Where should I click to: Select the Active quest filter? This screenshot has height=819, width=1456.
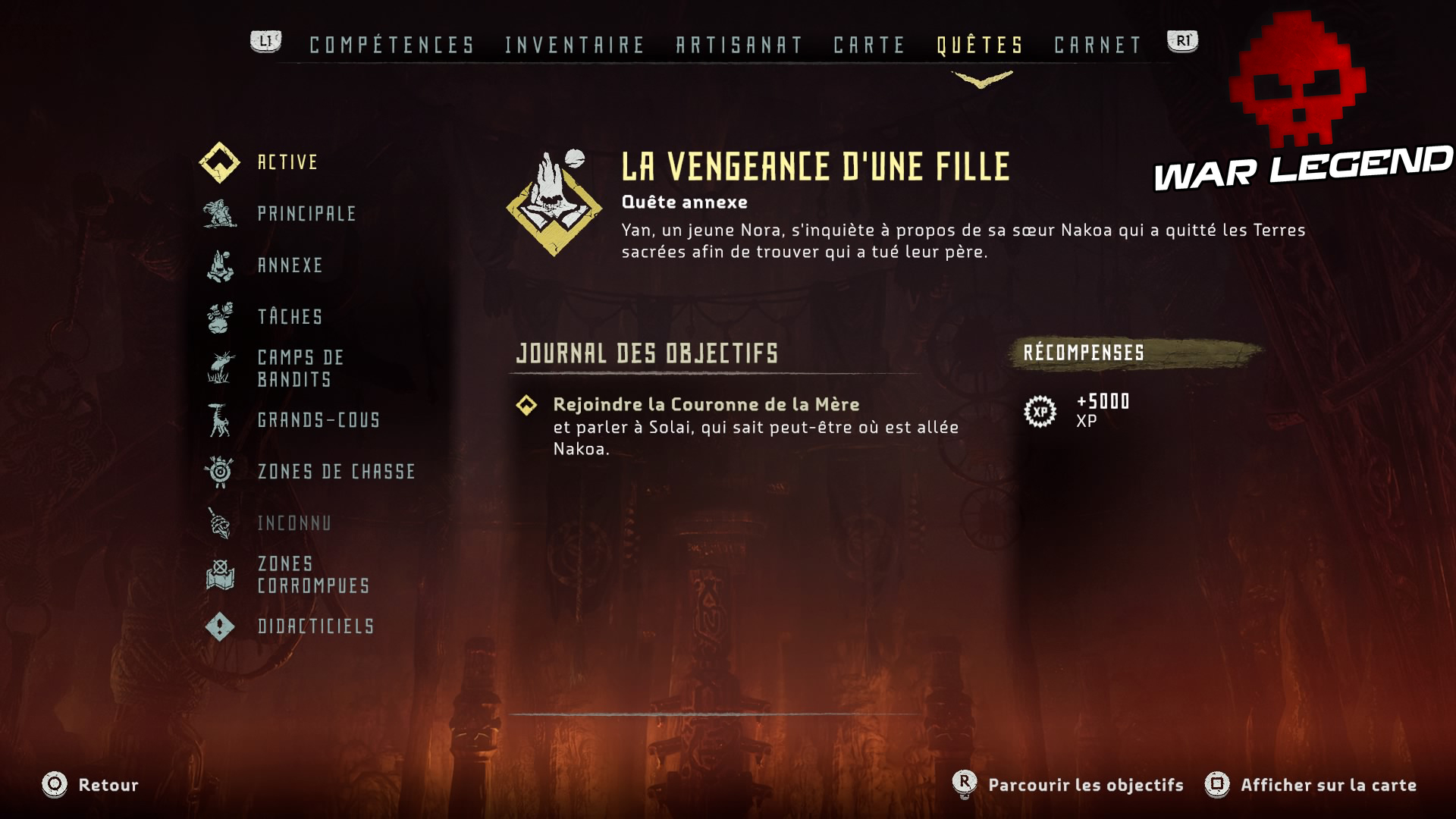(x=218, y=162)
